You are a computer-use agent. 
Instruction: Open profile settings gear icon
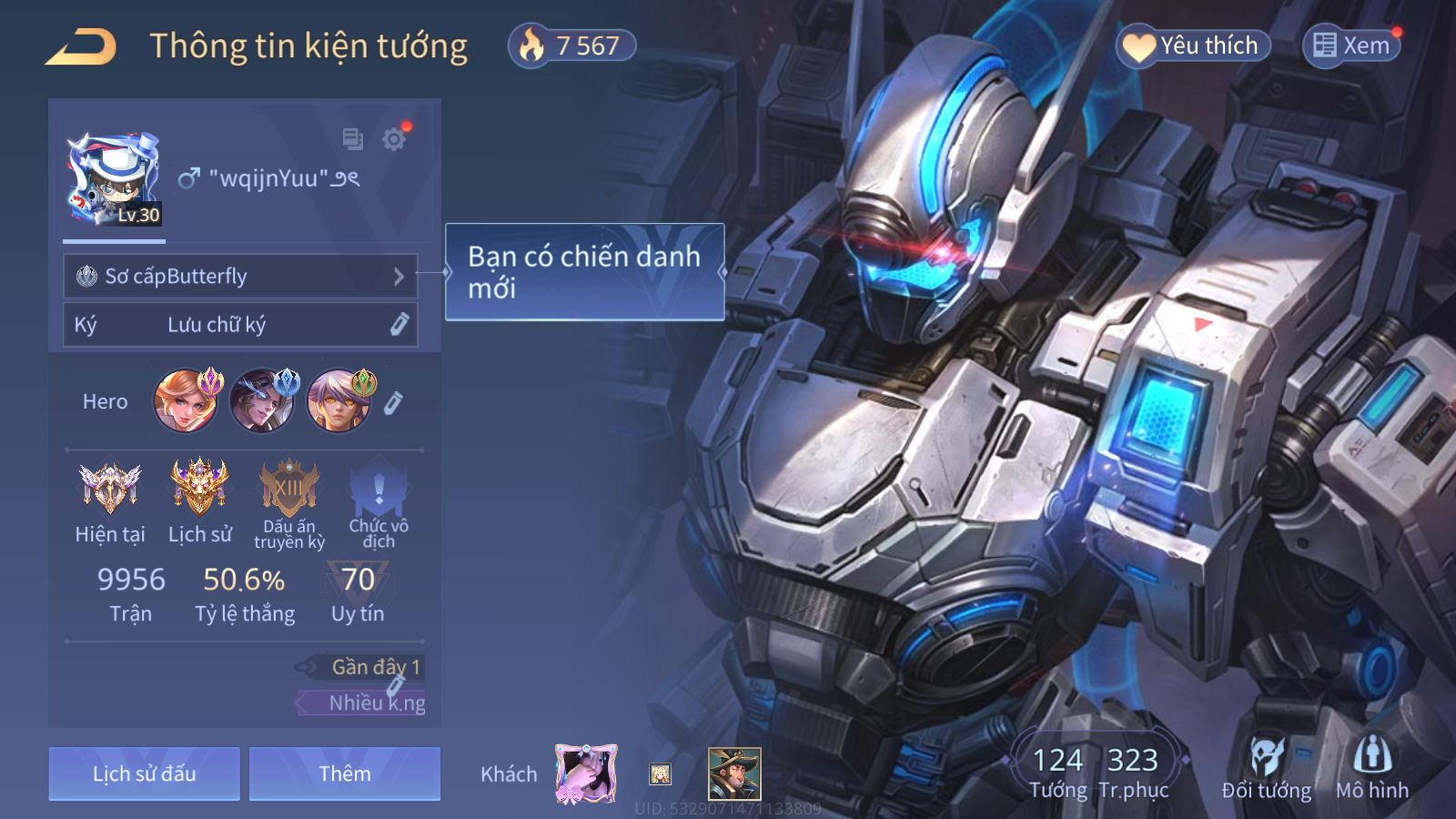394,139
